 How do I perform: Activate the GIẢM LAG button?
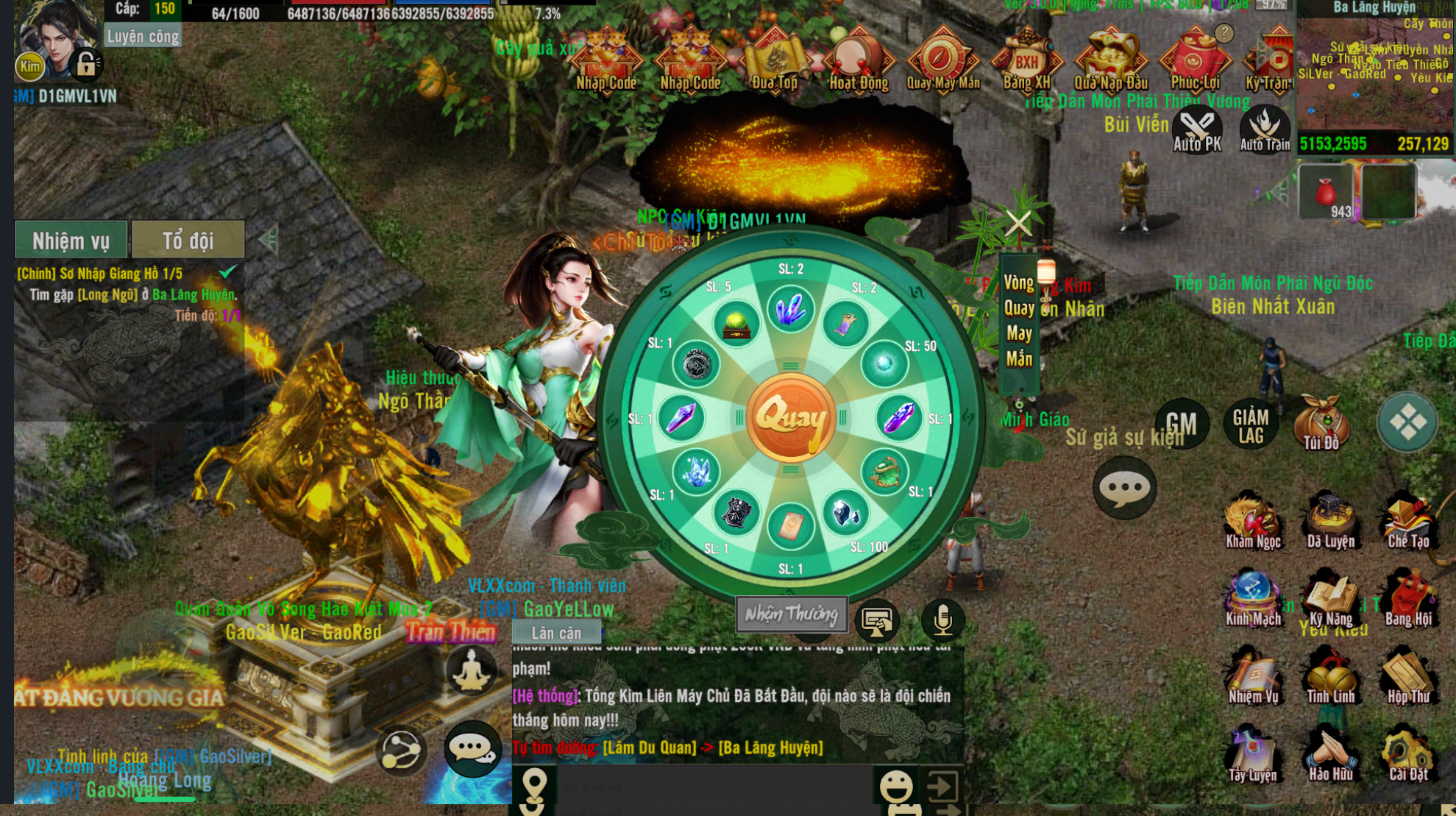pyautogui.click(x=1251, y=425)
